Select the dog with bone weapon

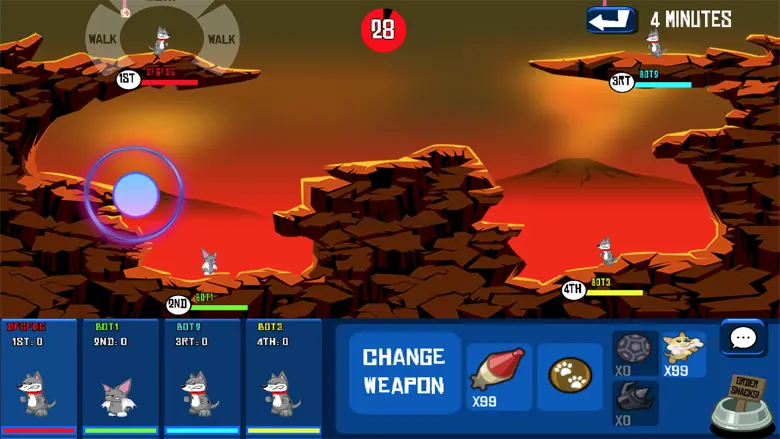pos(683,354)
